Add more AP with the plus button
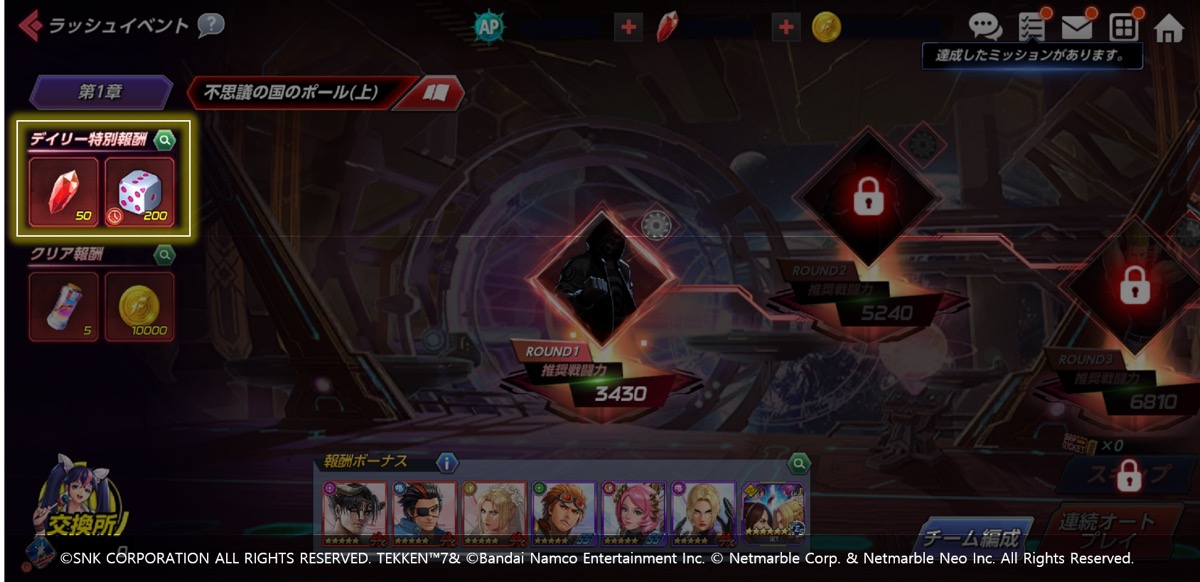 (628, 27)
